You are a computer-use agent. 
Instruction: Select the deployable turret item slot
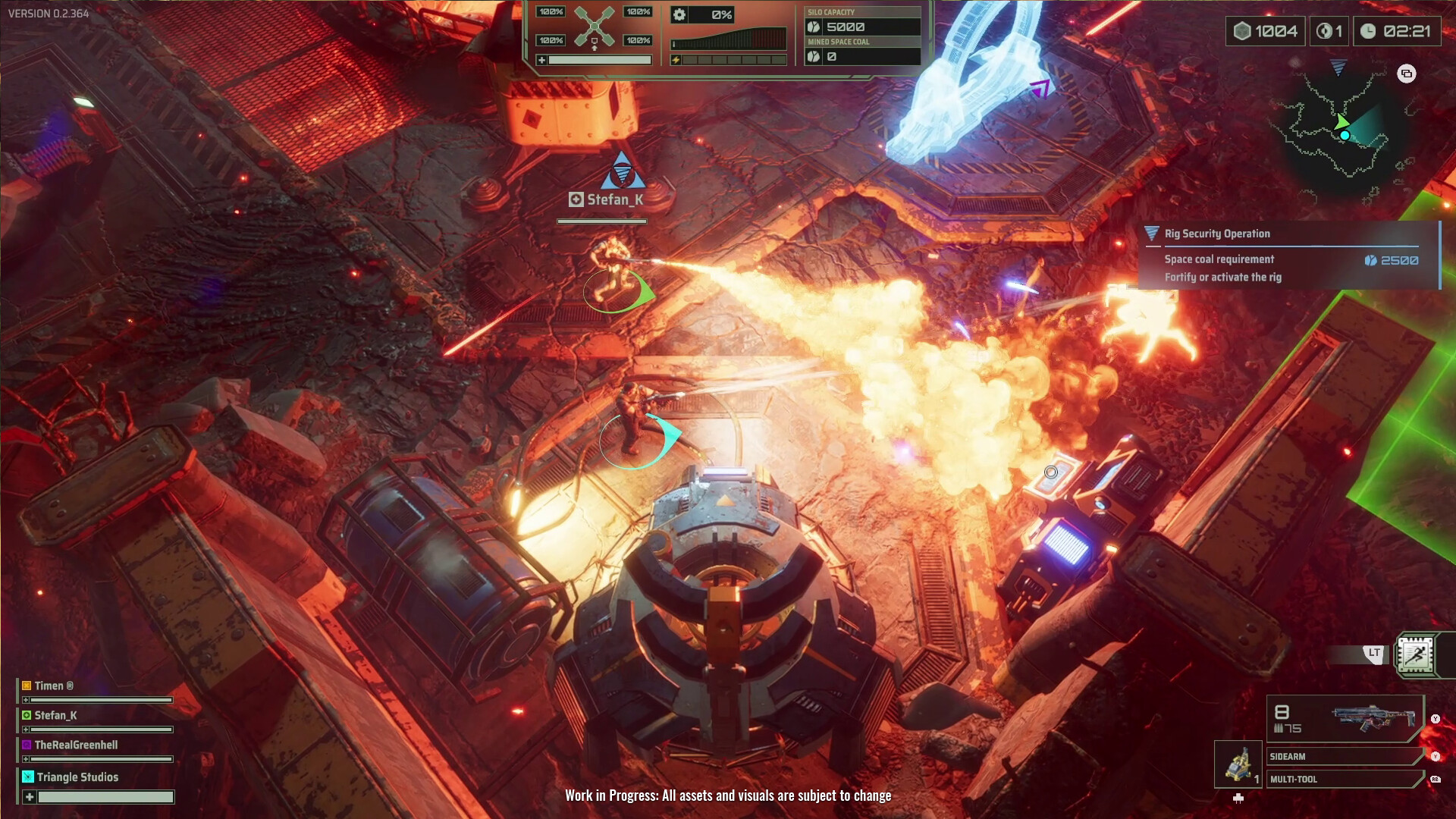pos(1238,764)
